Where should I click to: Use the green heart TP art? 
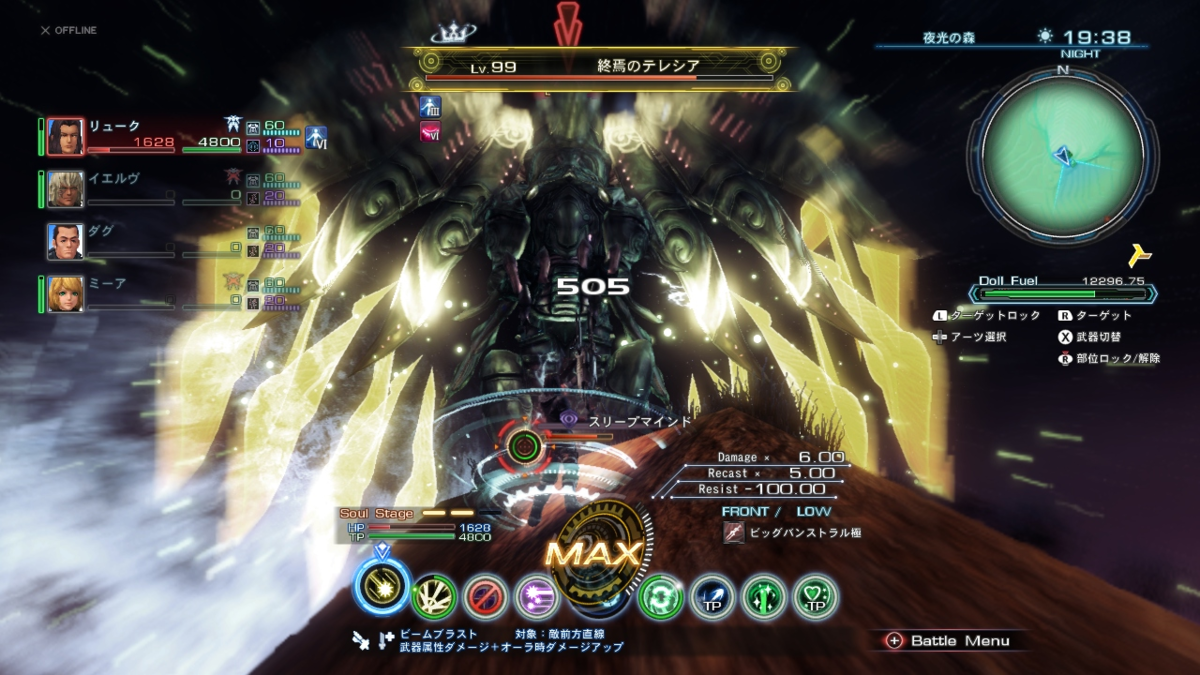point(815,597)
